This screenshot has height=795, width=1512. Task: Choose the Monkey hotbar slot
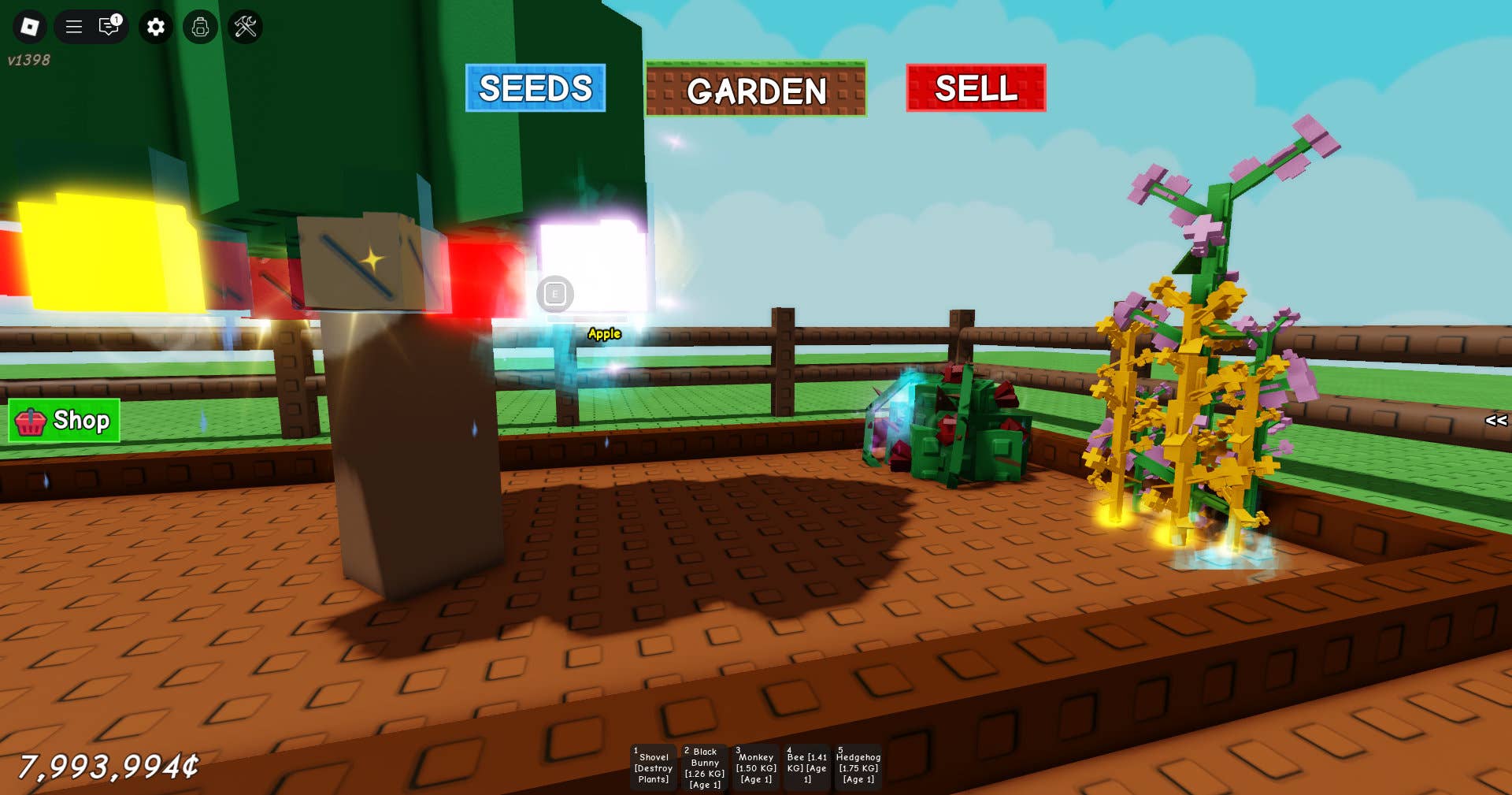[756, 767]
